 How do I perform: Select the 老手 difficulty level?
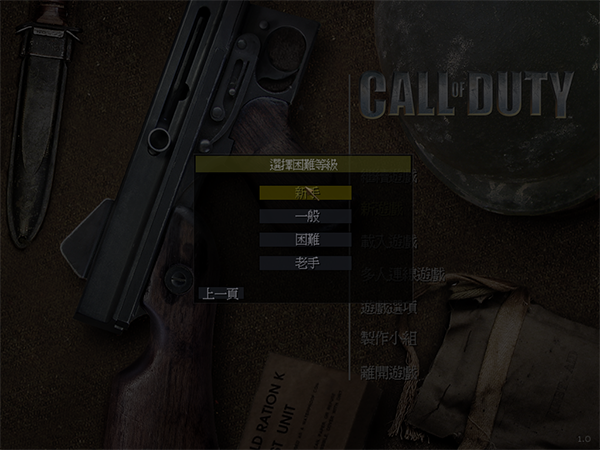pyautogui.click(x=305, y=263)
